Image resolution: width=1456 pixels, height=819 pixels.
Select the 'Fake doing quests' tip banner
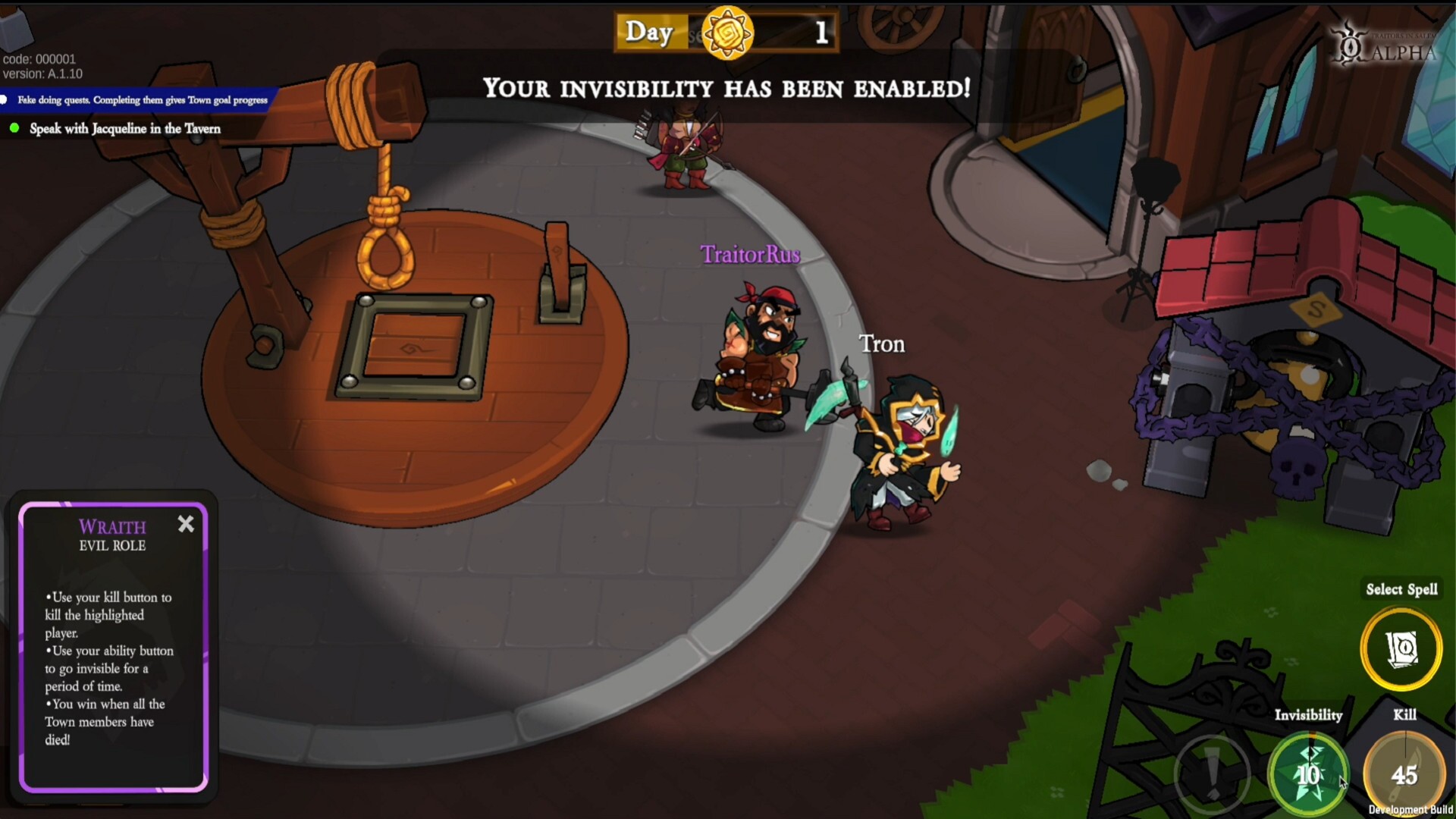135,99
